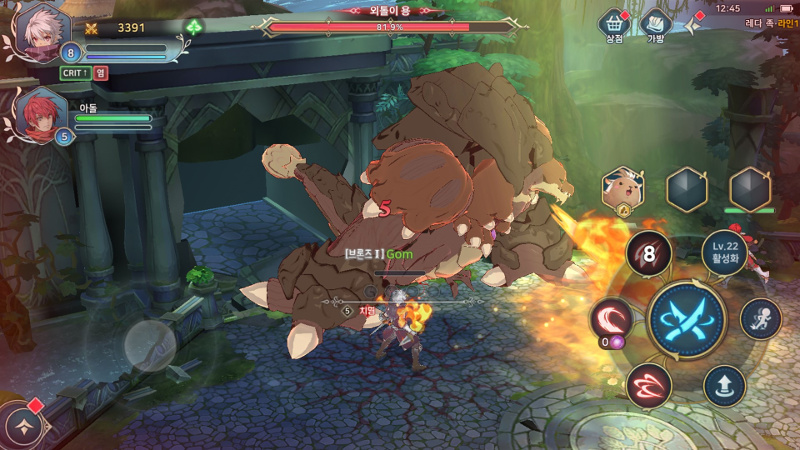This screenshot has height=450, width=800.
Task: Hit the jump up-arrow button
Action: pyautogui.click(x=724, y=385)
